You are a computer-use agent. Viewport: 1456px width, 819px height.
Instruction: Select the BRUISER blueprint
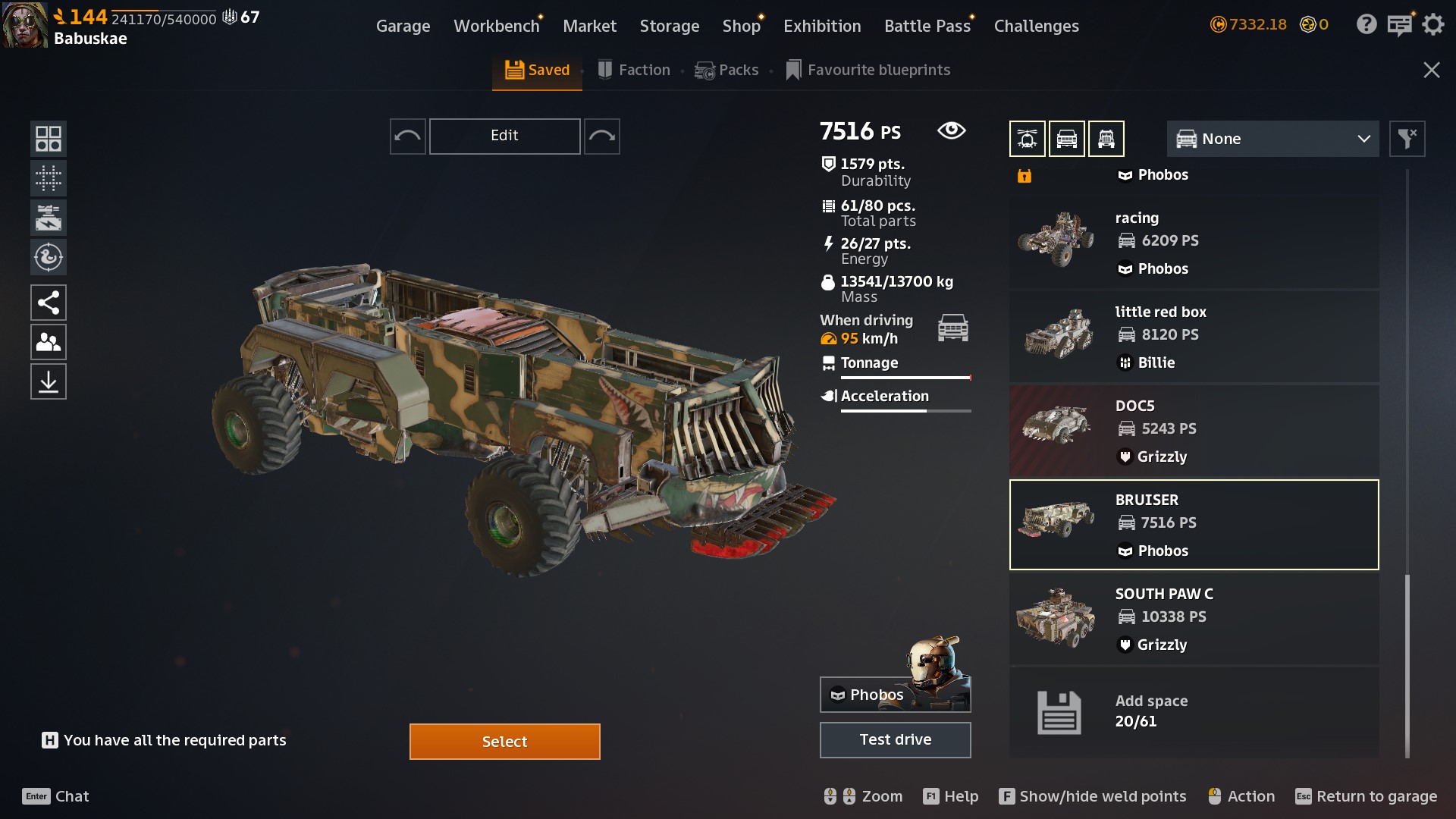(x=1194, y=524)
